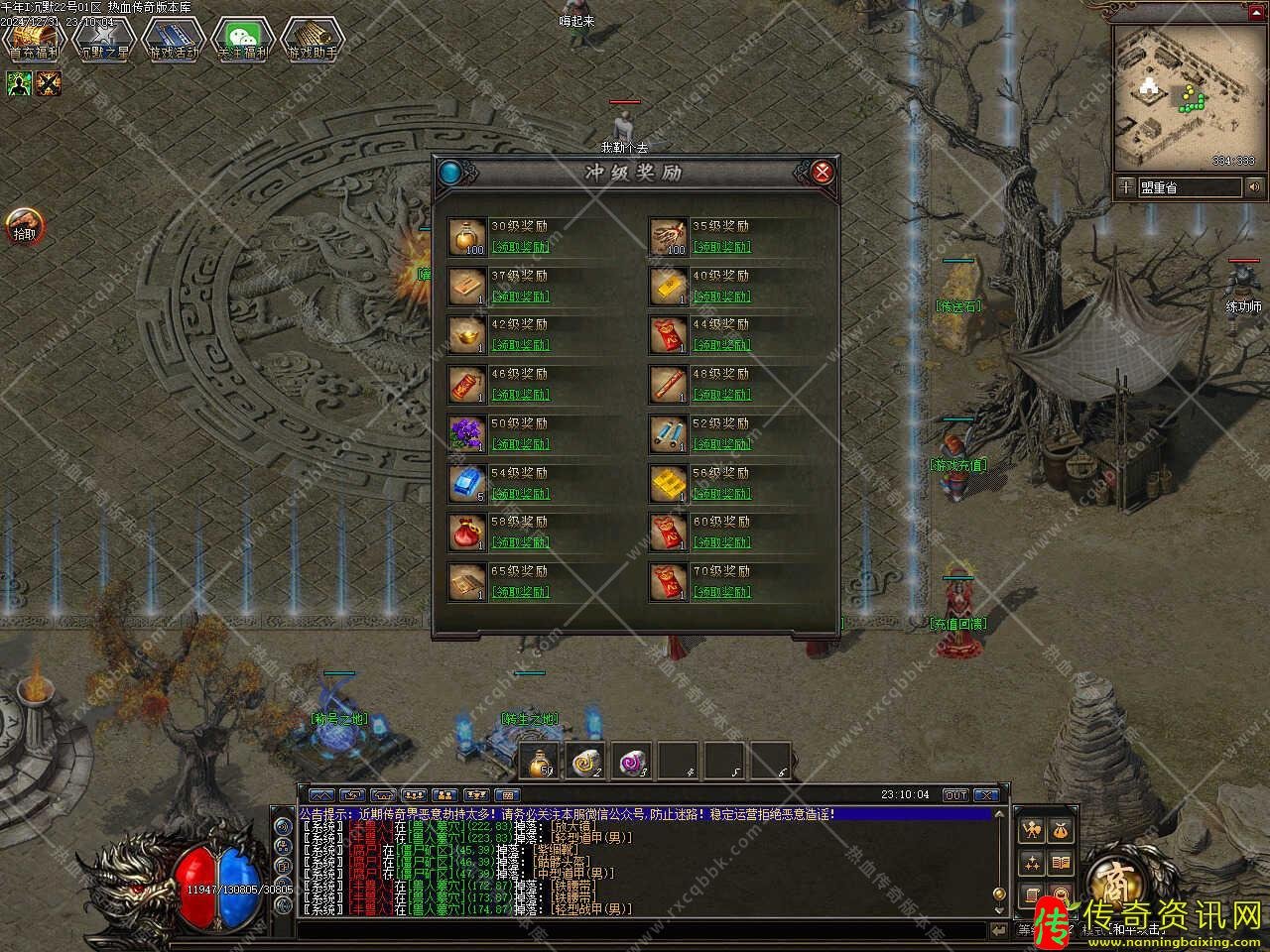Claim the 50级奖励 reward
The image size is (1270, 952).
click(520, 444)
